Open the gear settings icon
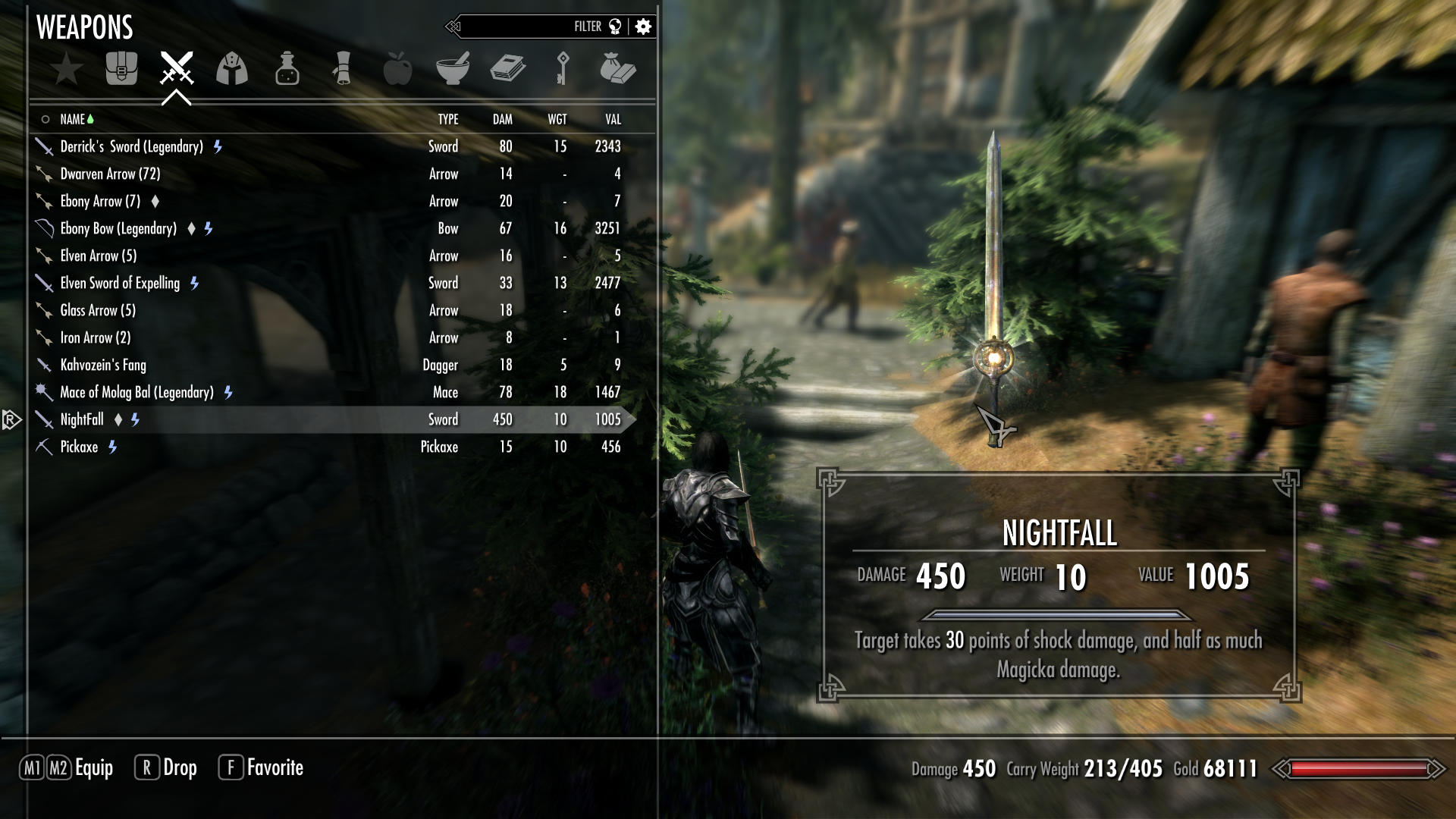This screenshot has height=819, width=1456. [x=644, y=27]
